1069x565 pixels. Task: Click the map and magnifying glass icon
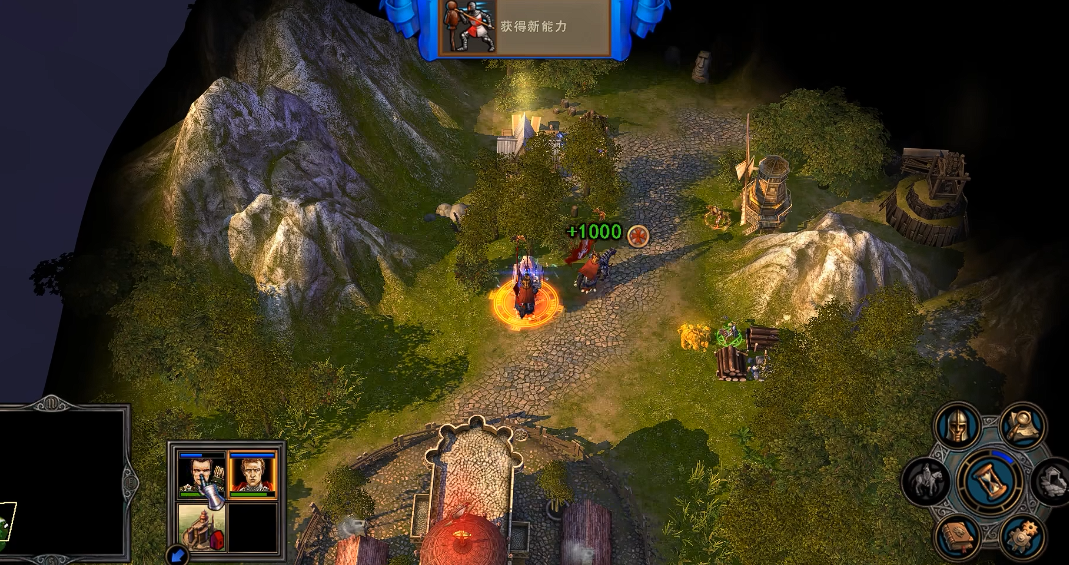tap(1023, 426)
